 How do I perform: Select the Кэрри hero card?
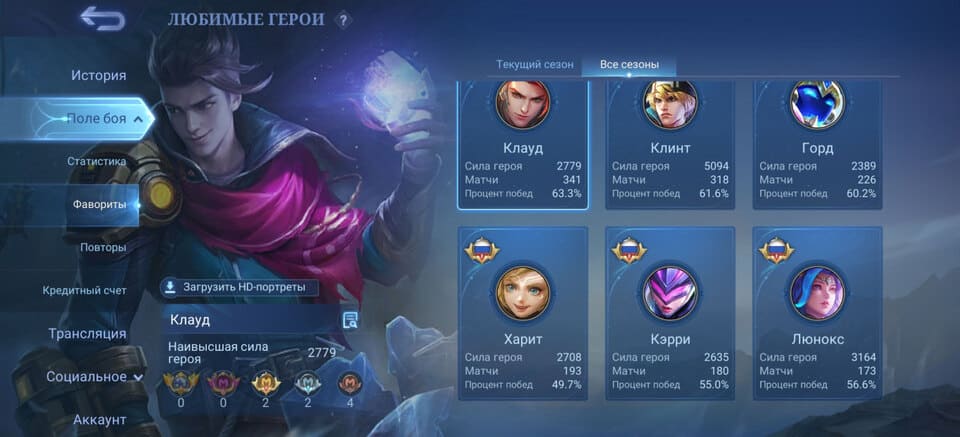[670, 313]
